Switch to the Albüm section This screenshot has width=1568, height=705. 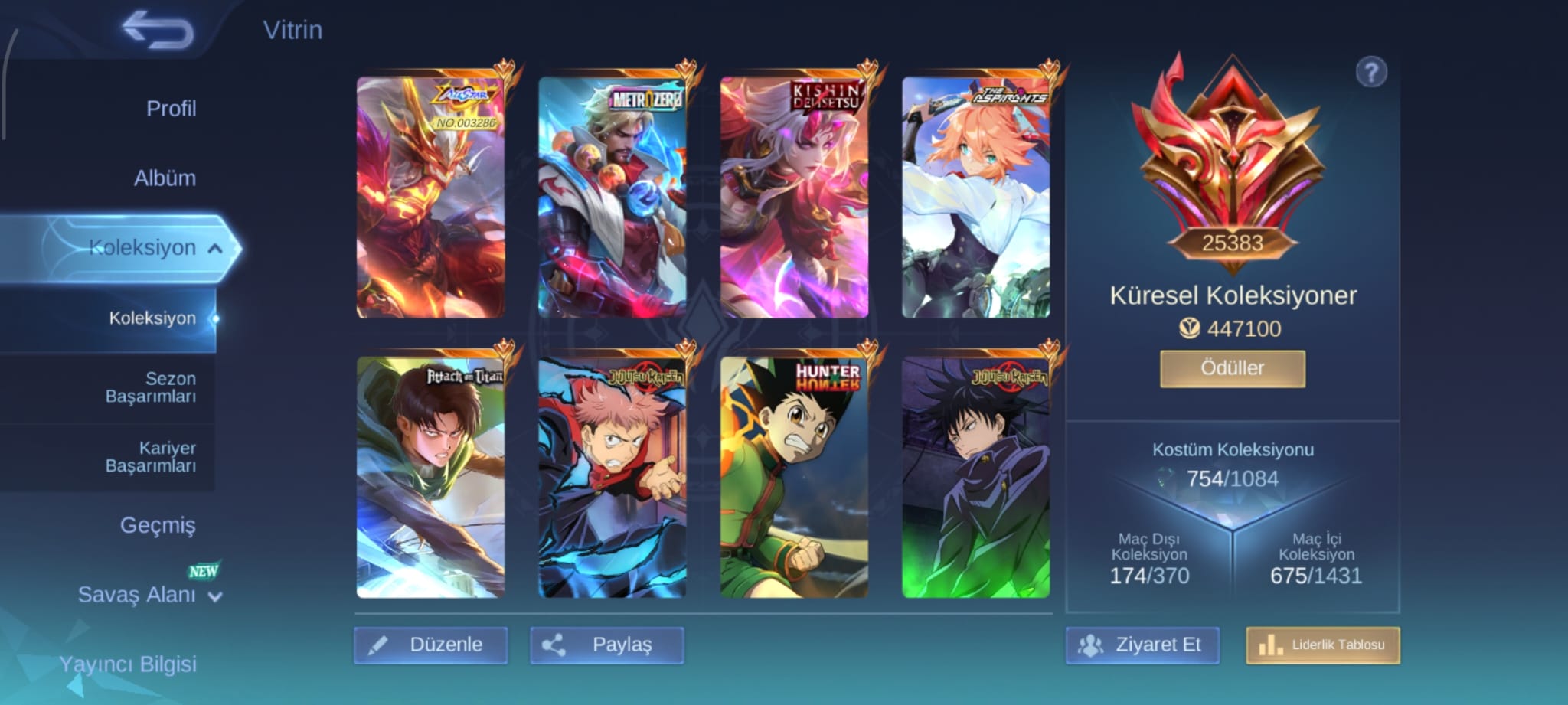(x=165, y=178)
